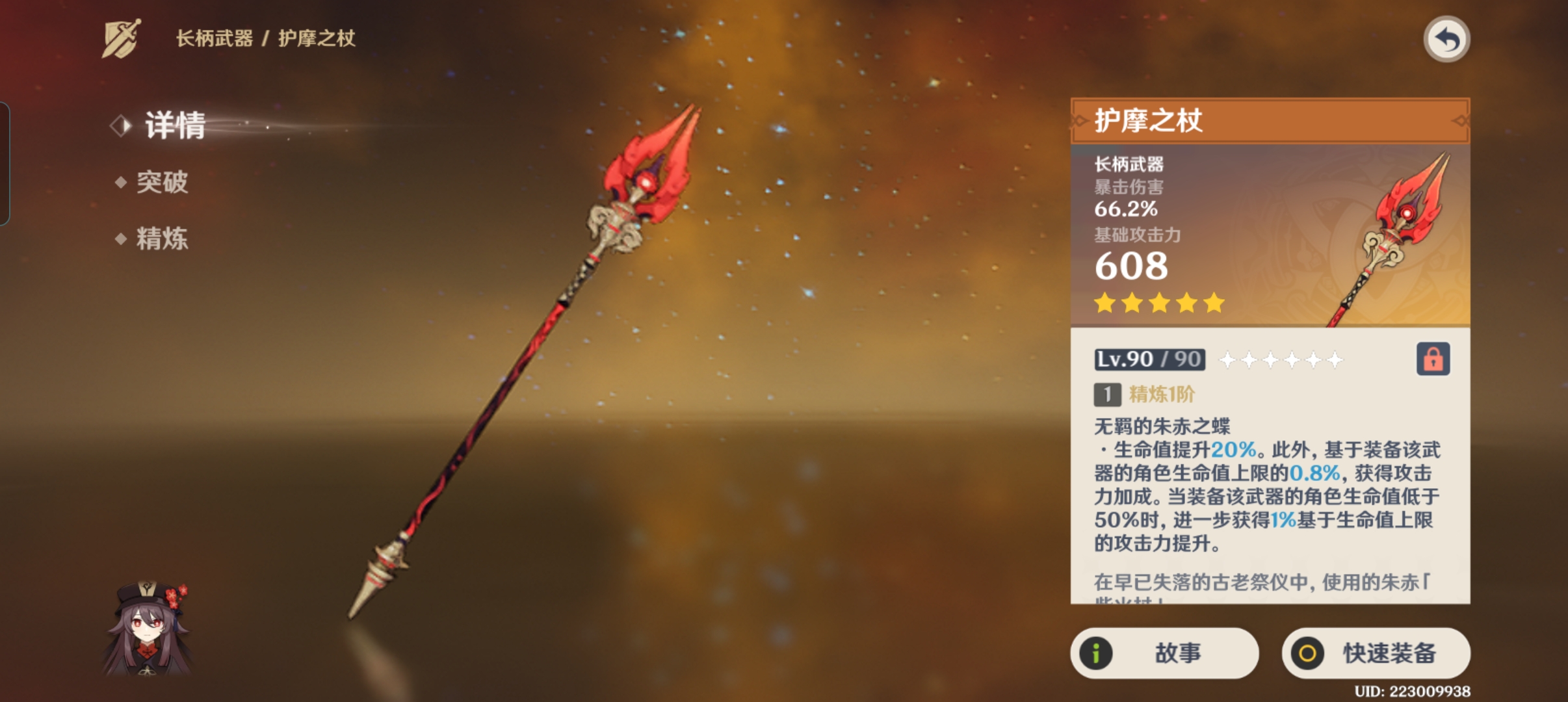Select the Hu Tao character portrait
This screenshot has width=1568, height=702.
[x=149, y=628]
